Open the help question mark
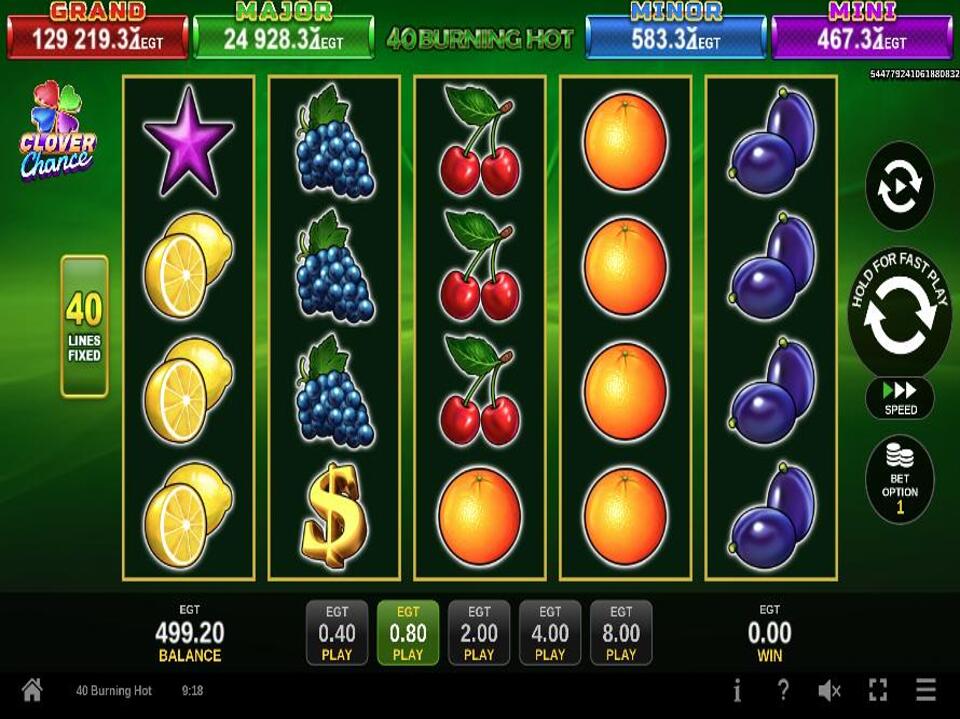The image size is (960, 719). pyautogui.click(x=783, y=690)
